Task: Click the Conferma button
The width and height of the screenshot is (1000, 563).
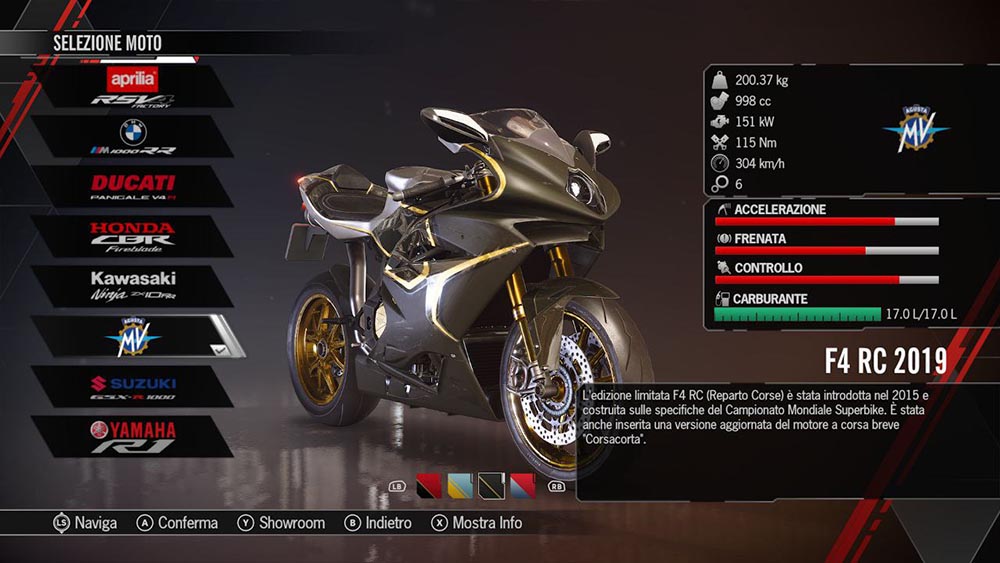Action: click(x=177, y=523)
